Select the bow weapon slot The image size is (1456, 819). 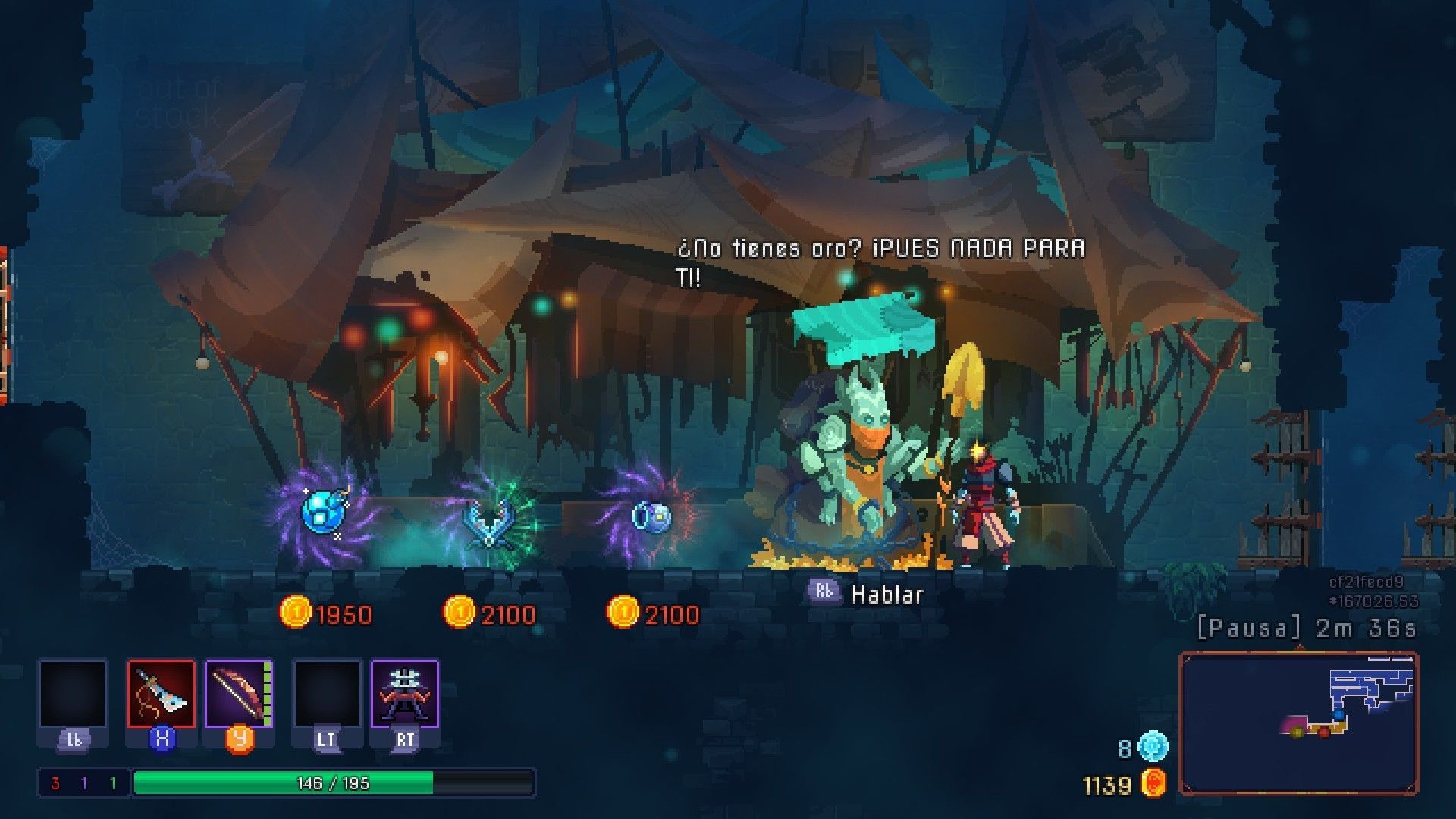coord(238,694)
